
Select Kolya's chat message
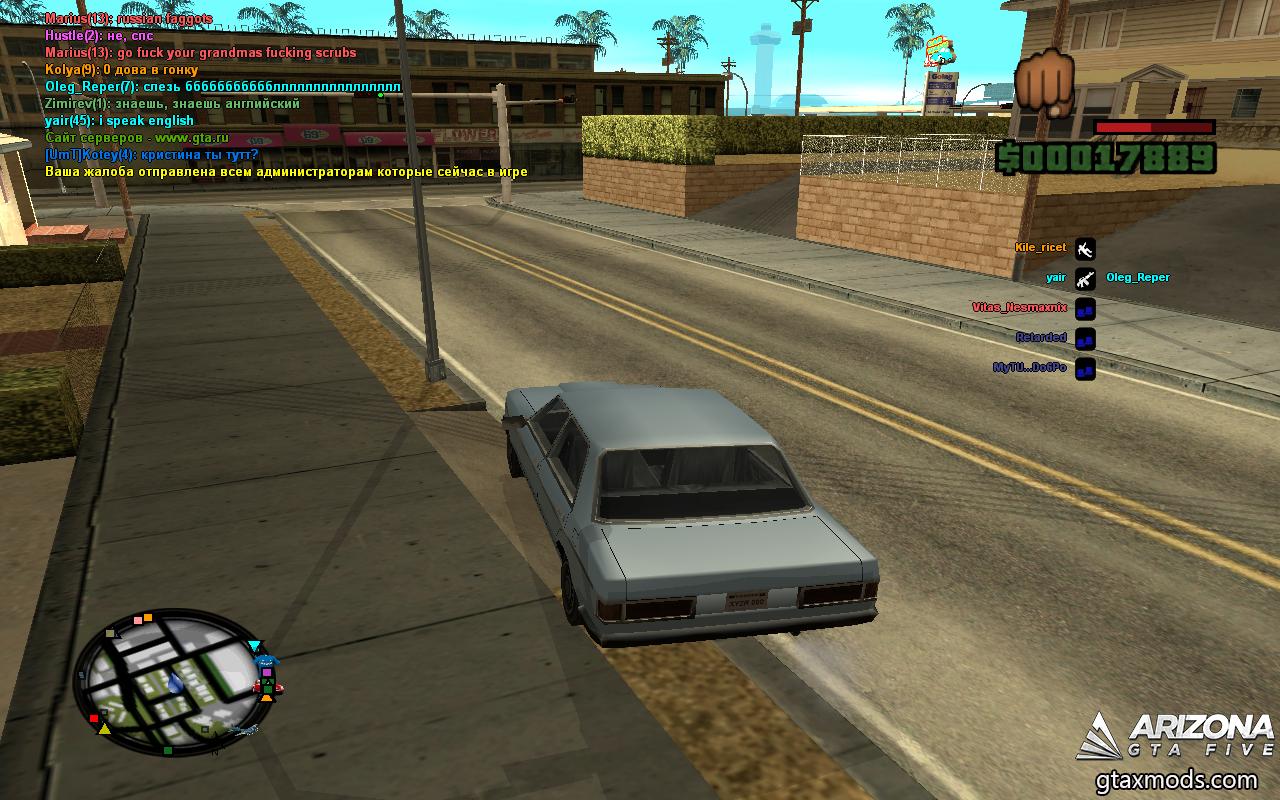[x=121, y=70]
